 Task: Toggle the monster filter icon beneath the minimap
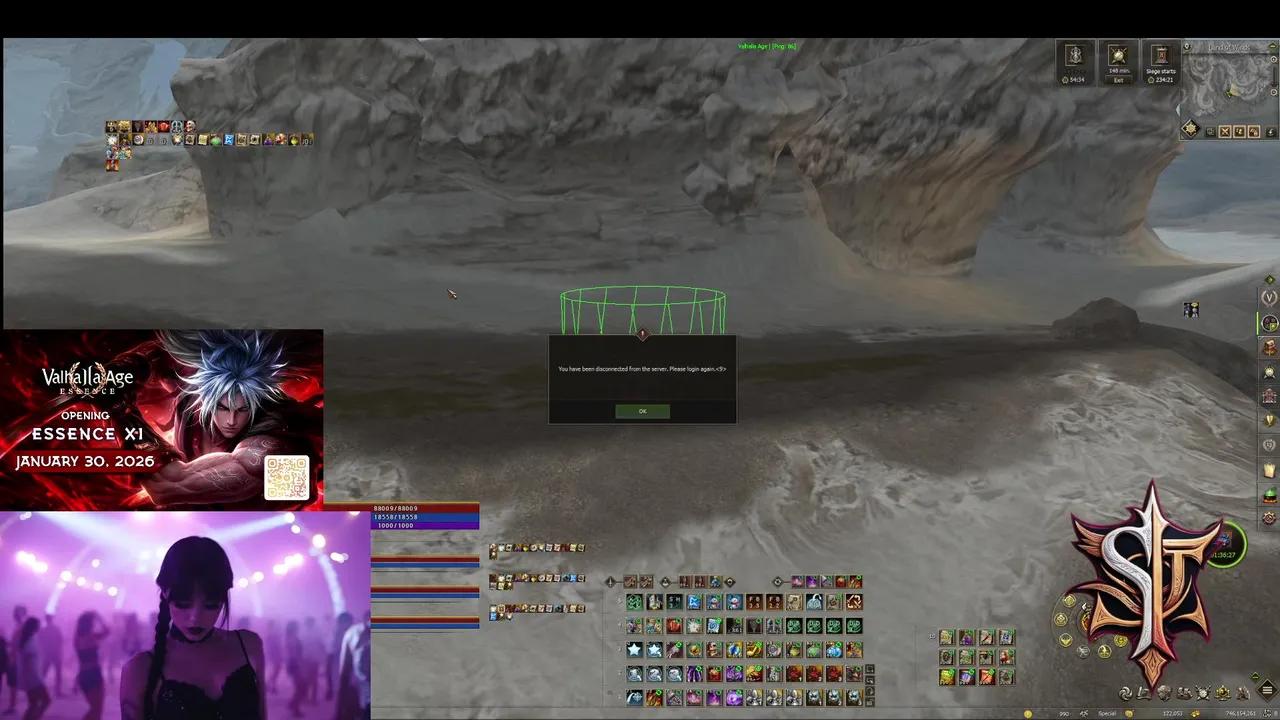1253,130
